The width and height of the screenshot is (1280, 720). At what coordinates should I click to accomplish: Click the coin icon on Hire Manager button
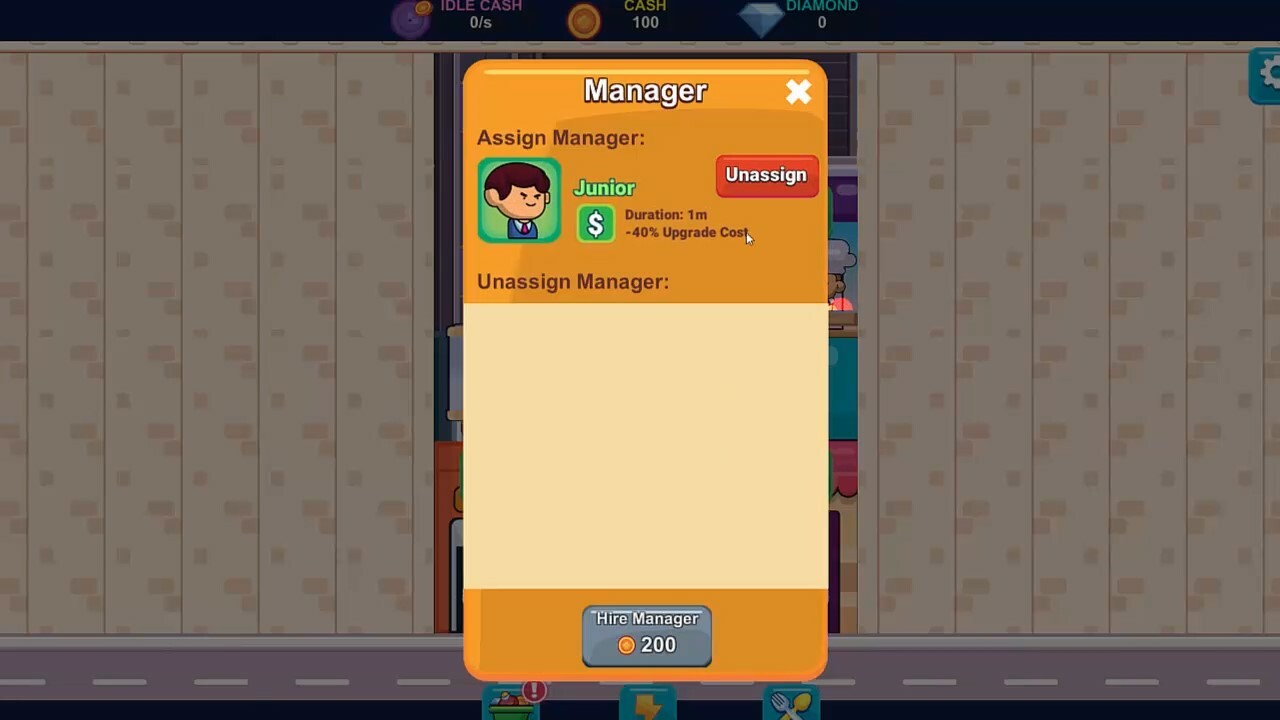pos(626,644)
